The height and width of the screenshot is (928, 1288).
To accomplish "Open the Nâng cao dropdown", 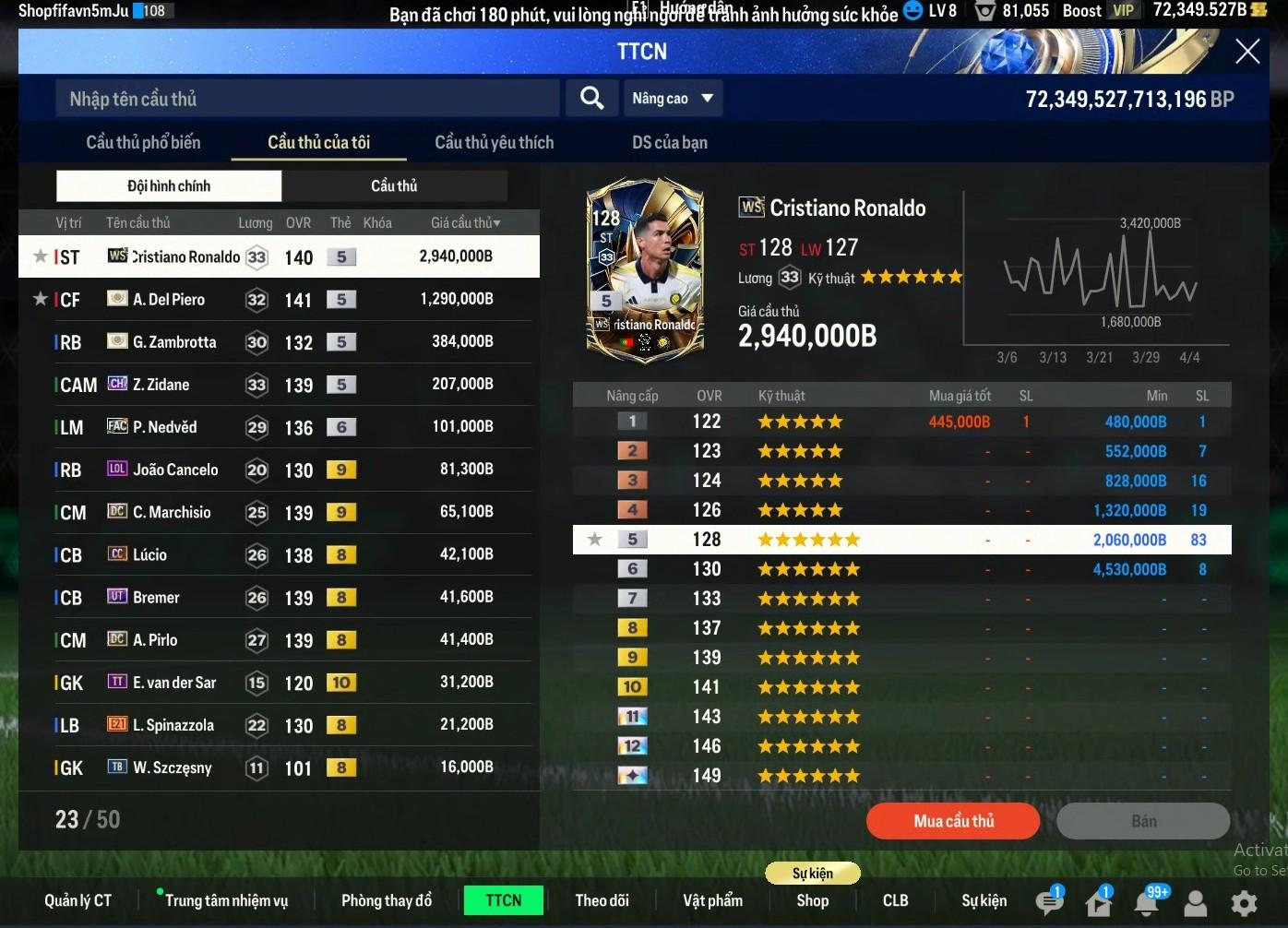I will point(673,99).
